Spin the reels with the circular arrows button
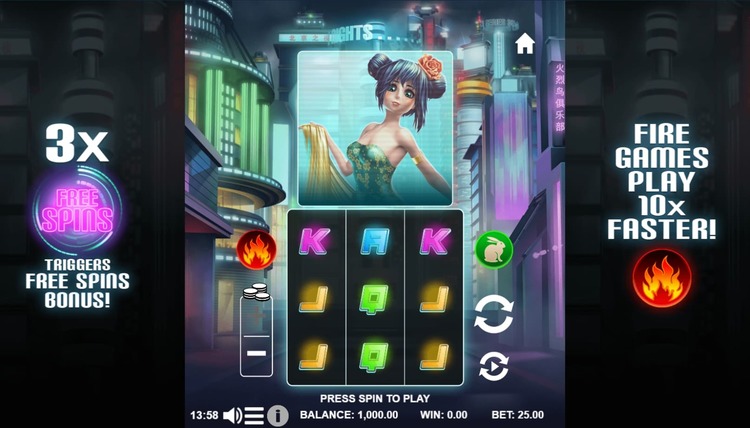This screenshot has height=428, width=750. coord(494,313)
